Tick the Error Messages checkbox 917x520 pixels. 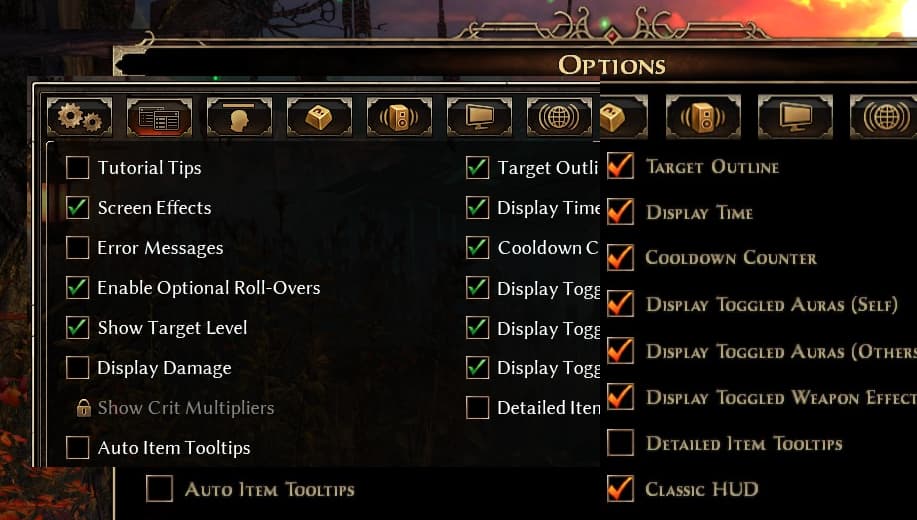click(x=78, y=248)
